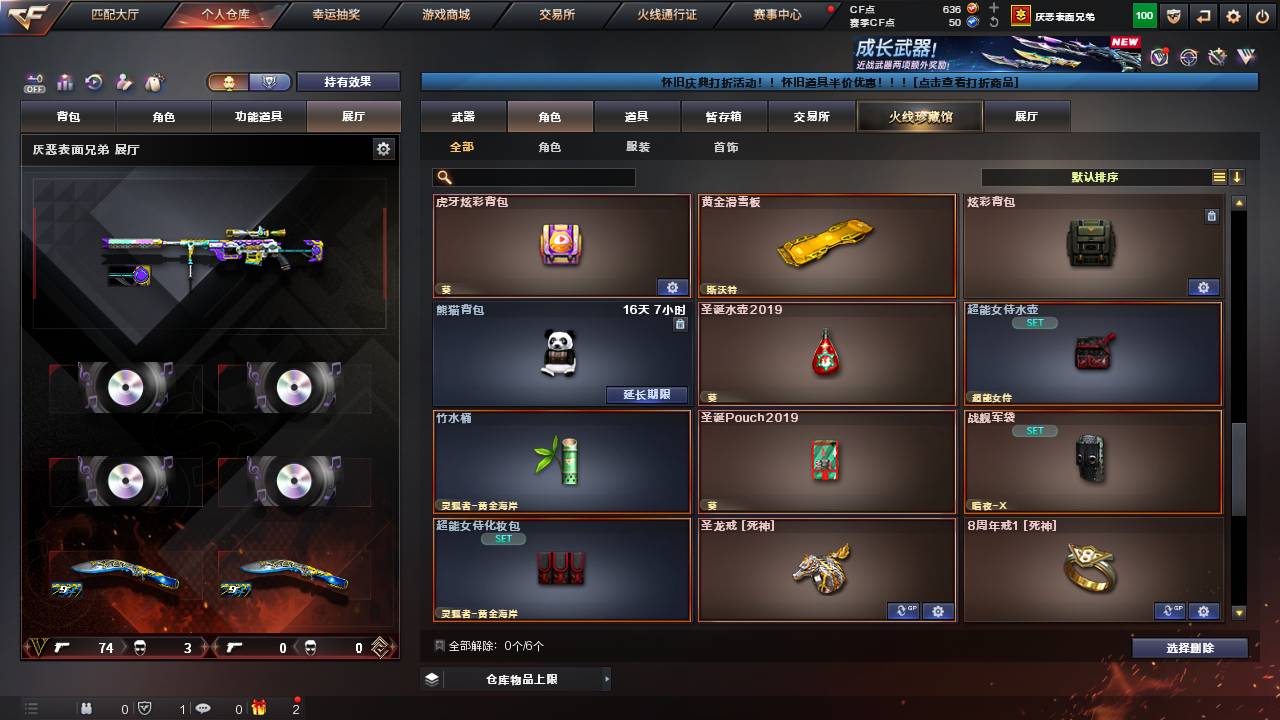Image resolution: width=1280 pixels, height=720 pixels.
Task: Click the item search input field
Action: (x=545, y=176)
